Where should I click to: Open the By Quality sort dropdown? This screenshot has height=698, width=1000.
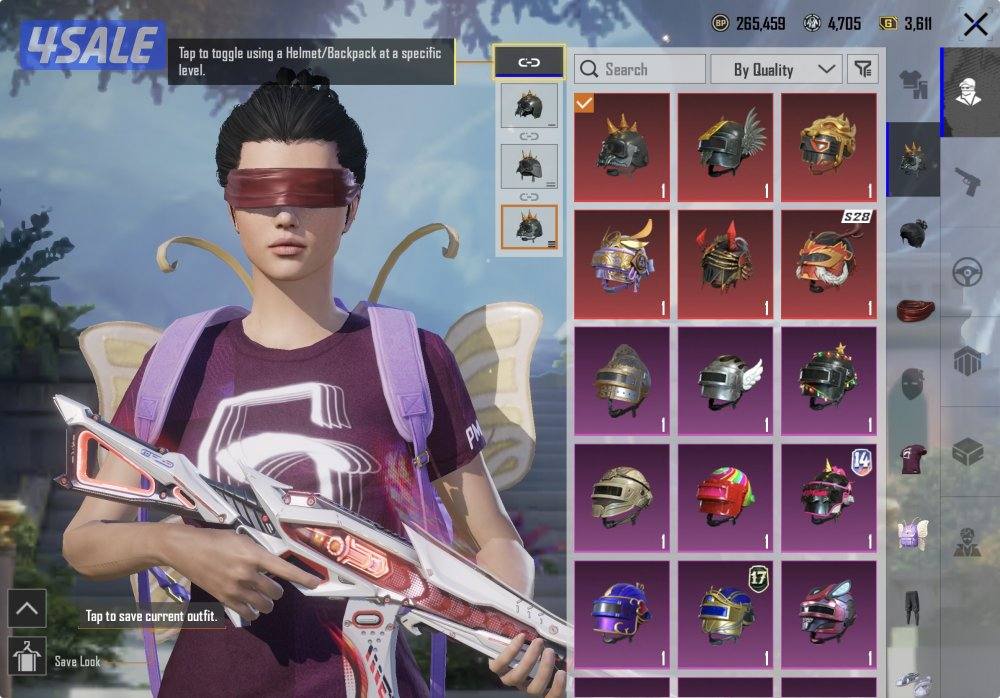[775, 69]
